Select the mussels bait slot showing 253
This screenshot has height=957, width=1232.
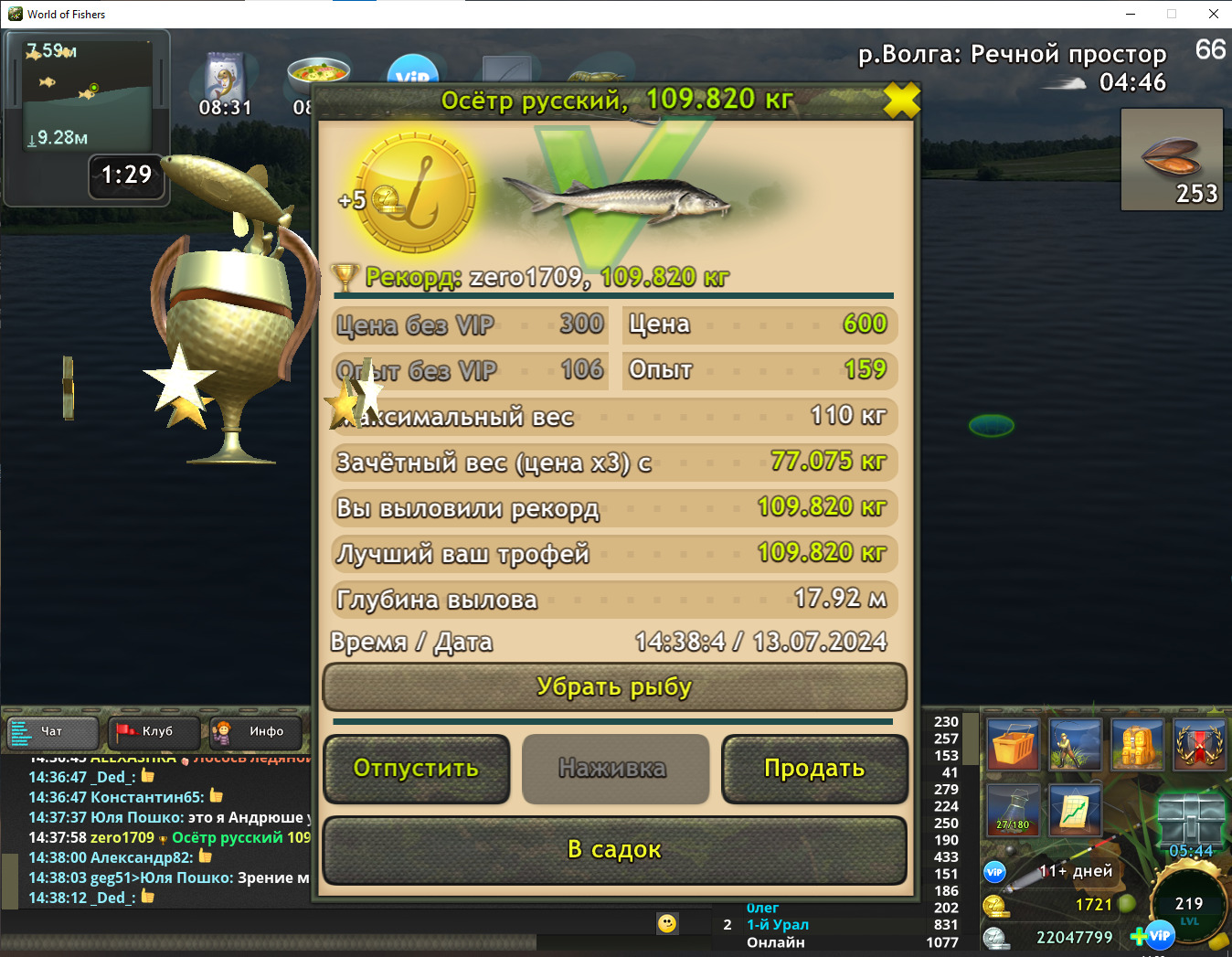point(1172,160)
